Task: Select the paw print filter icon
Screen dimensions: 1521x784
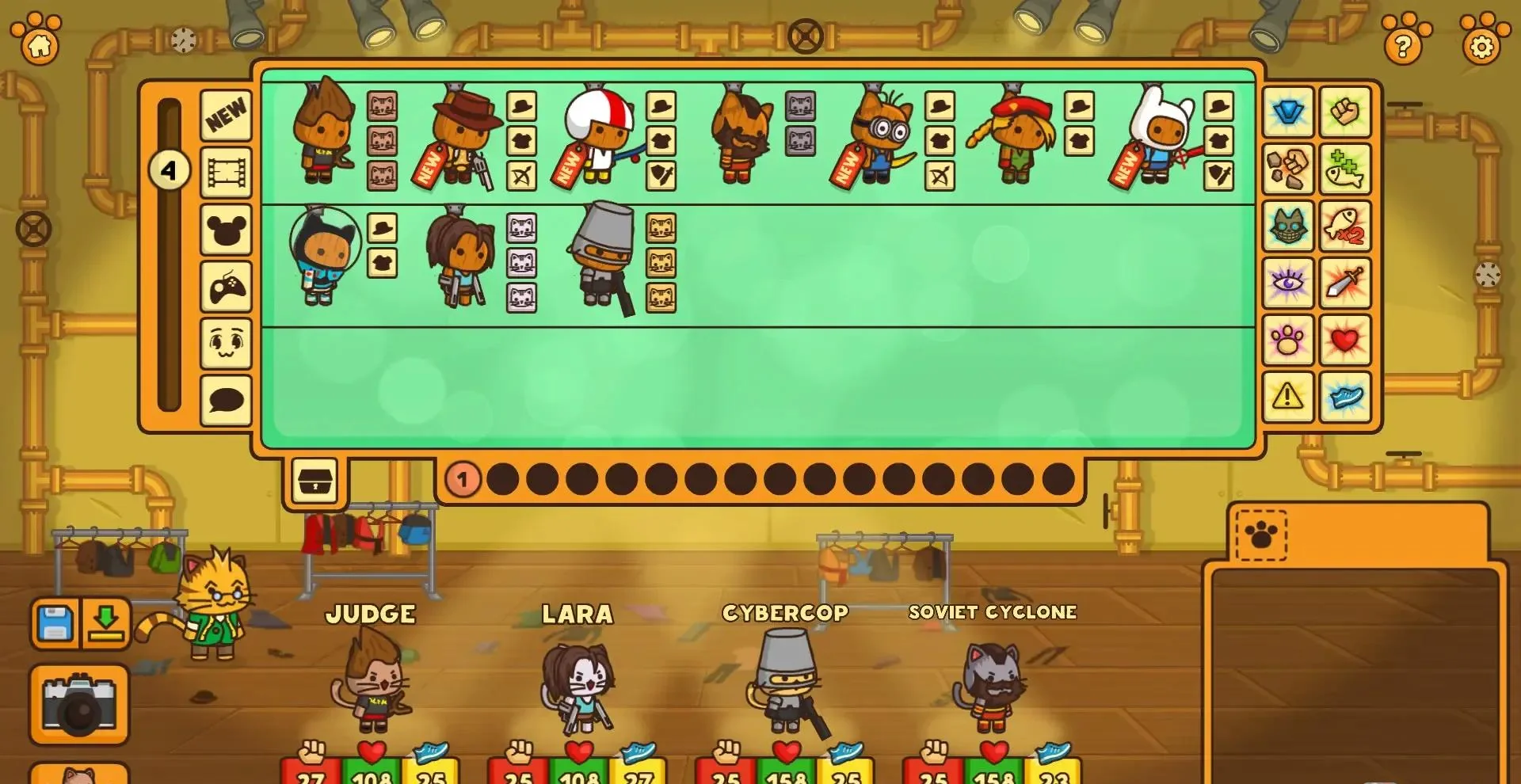Action: point(1289,341)
